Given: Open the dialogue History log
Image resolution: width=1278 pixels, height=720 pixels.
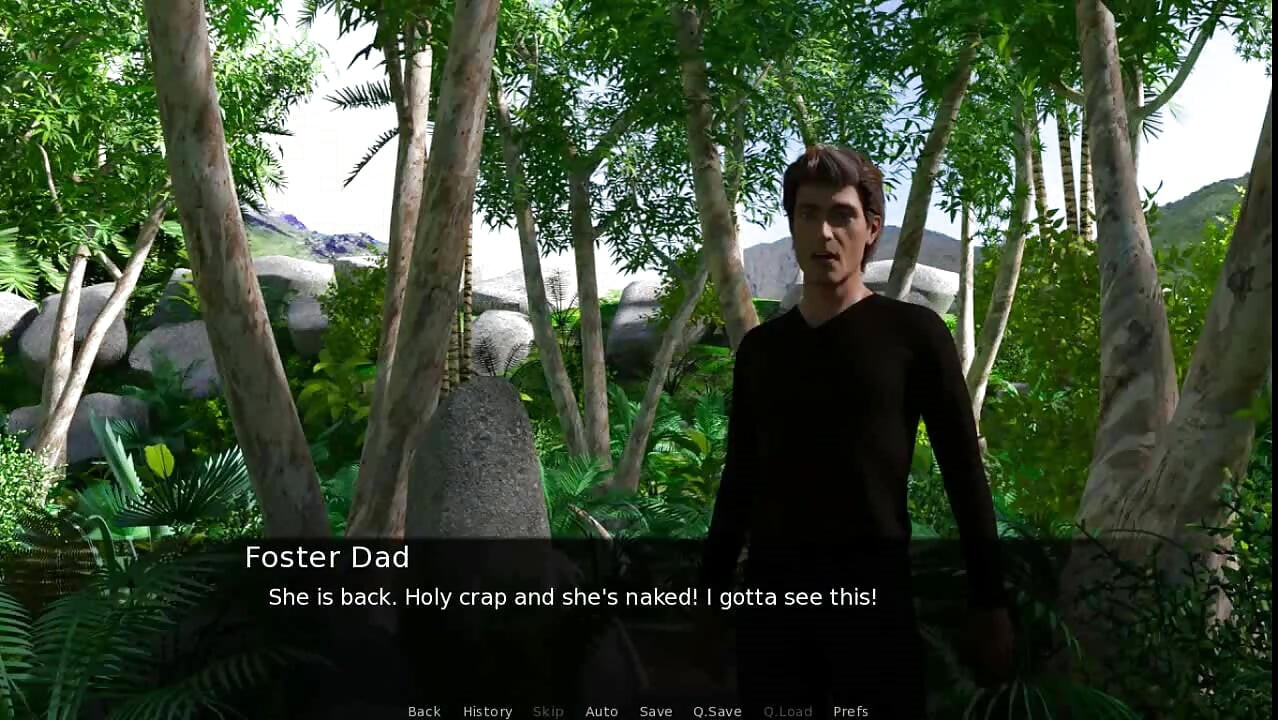Looking at the screenshot, I should (487, 711).
